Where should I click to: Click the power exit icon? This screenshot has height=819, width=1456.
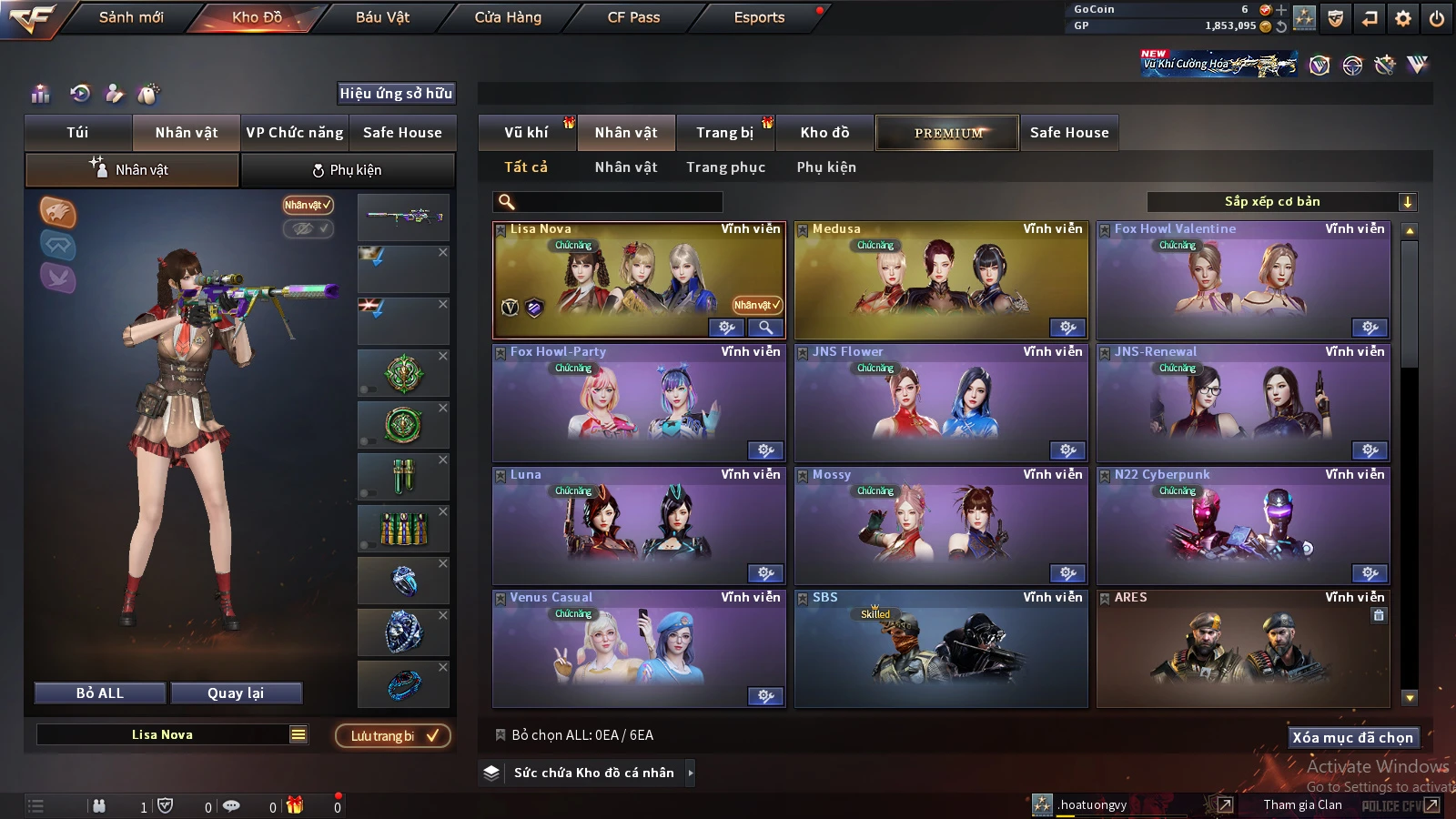[x=1437, y=18]
